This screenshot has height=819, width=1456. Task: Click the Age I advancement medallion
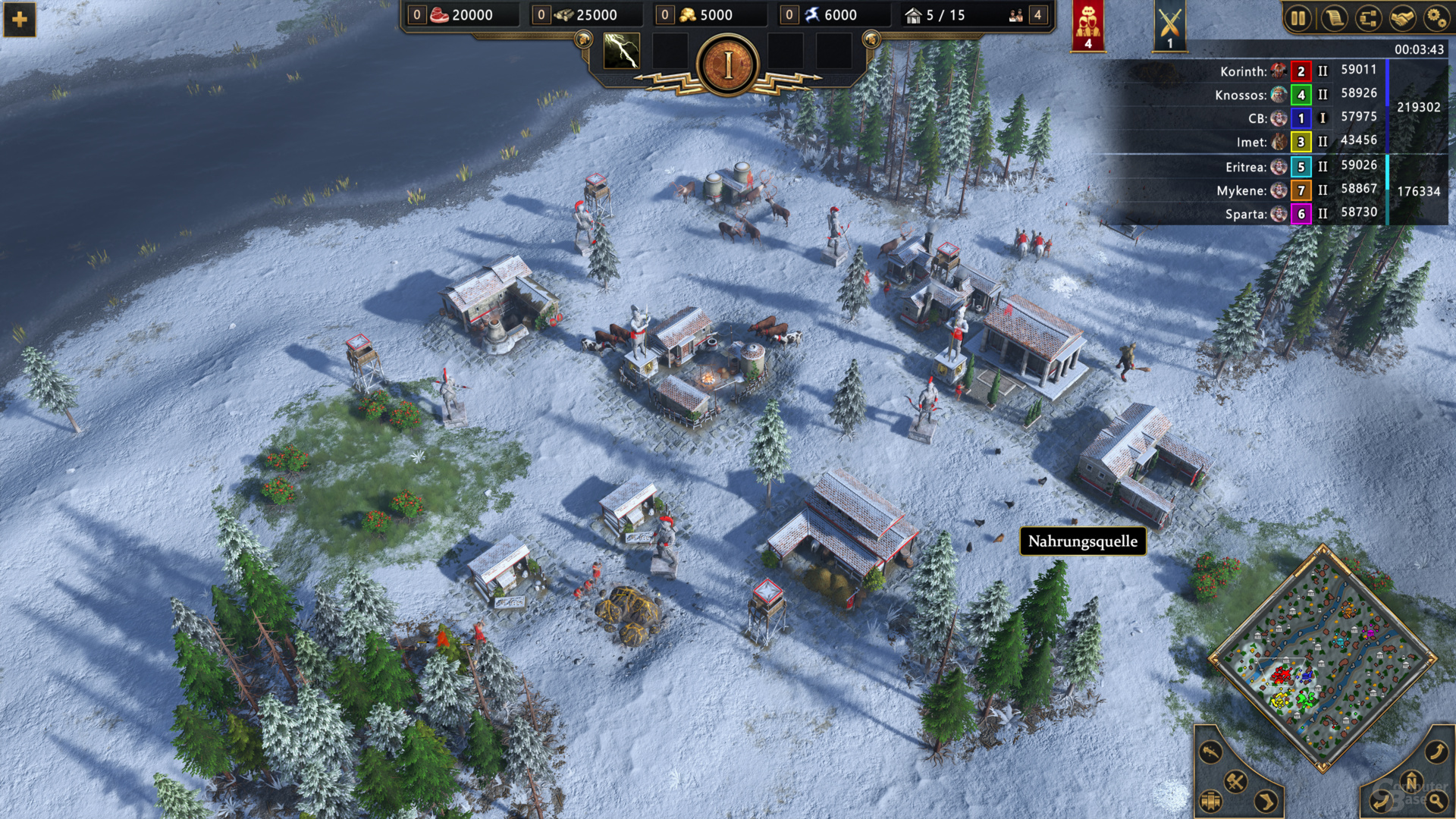[x=728, y=66]
